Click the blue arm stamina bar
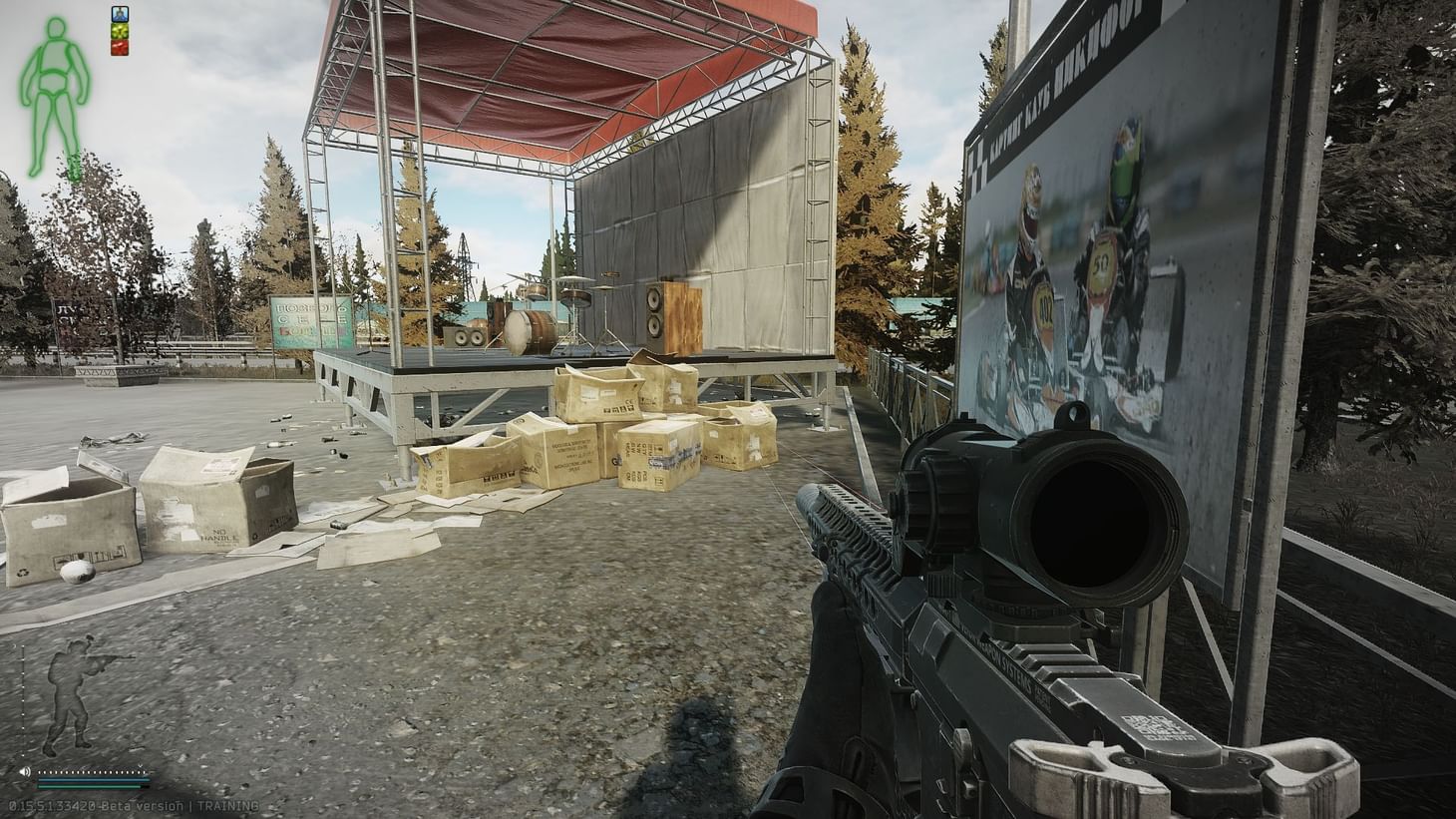This screenshot has width=1456, height=819. point(93,779)
